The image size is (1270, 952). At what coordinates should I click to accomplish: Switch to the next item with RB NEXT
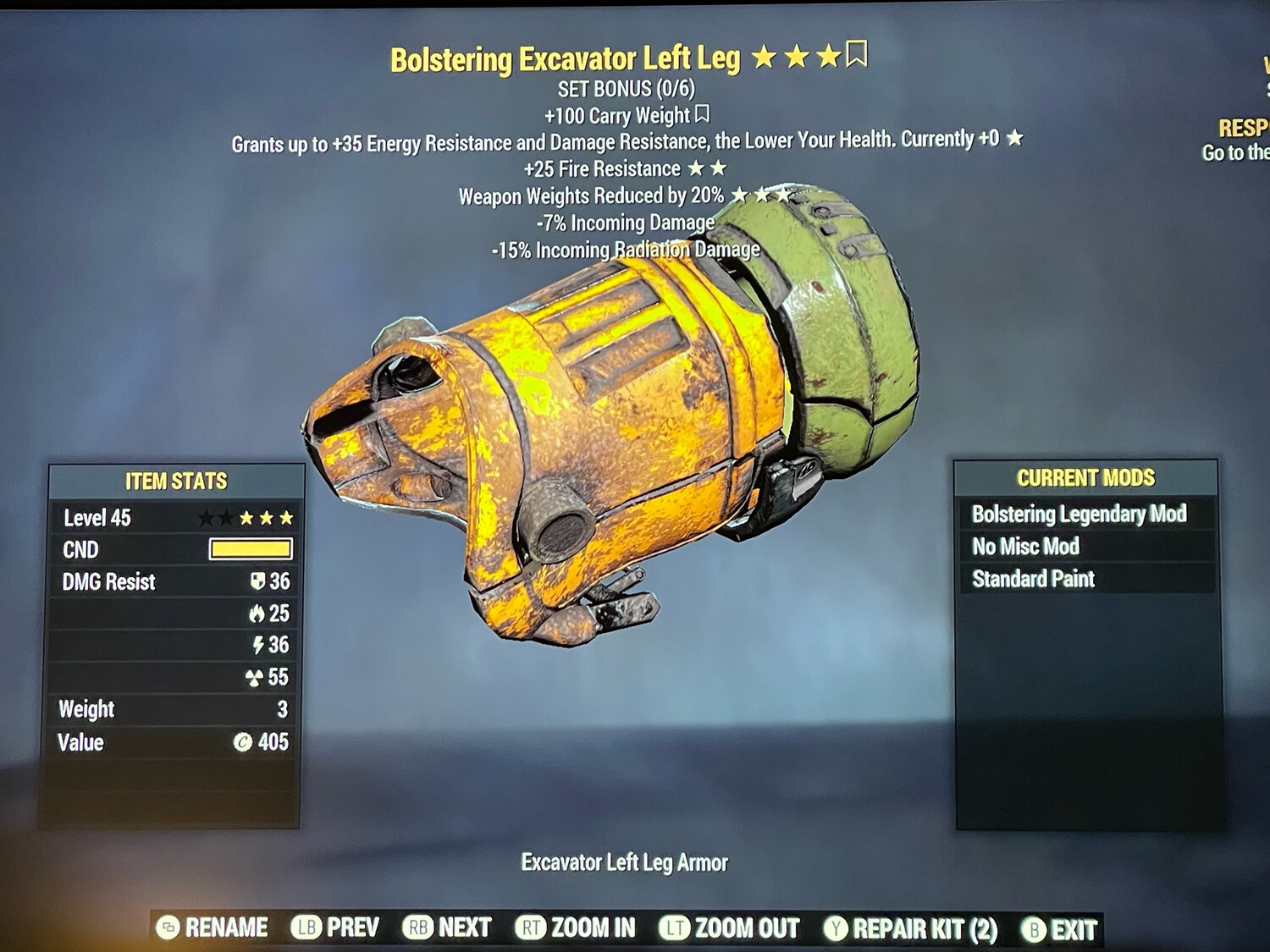click(x=447, y=927)
